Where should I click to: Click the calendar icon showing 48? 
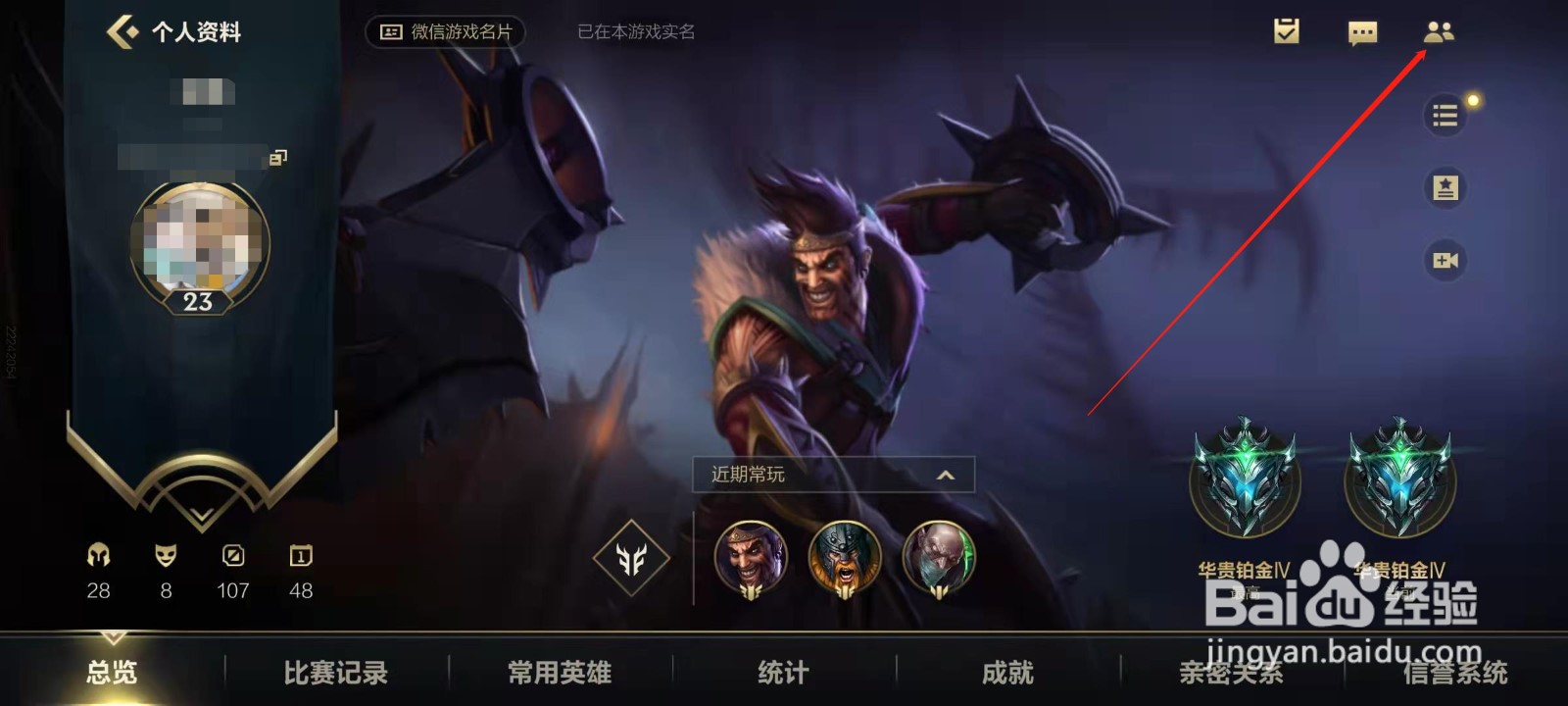(x=299, y=555)
